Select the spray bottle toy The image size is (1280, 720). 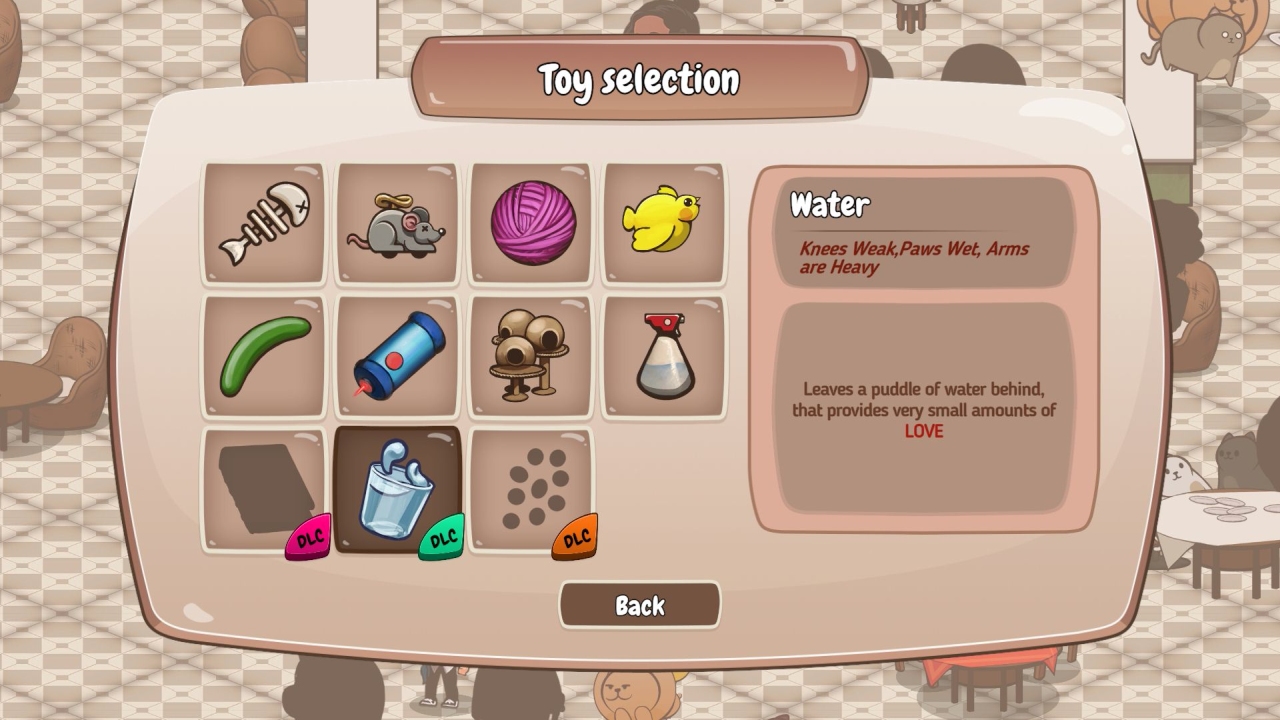[663, 355]
